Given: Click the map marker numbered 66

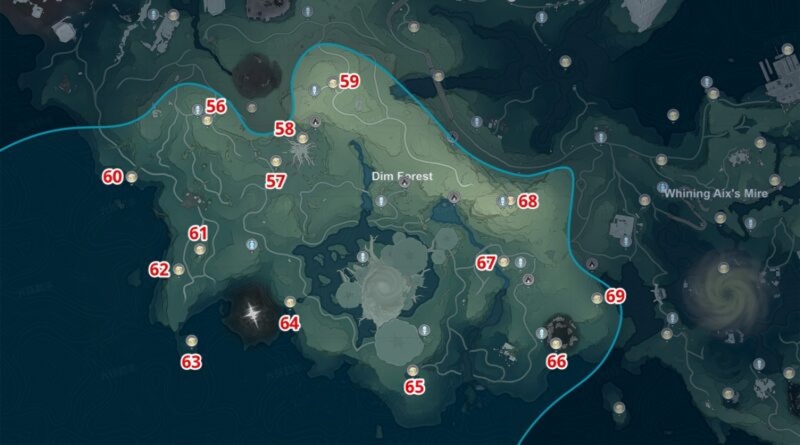Looking at the screenshot, I should pyautogui.click(x=556, y=344).
